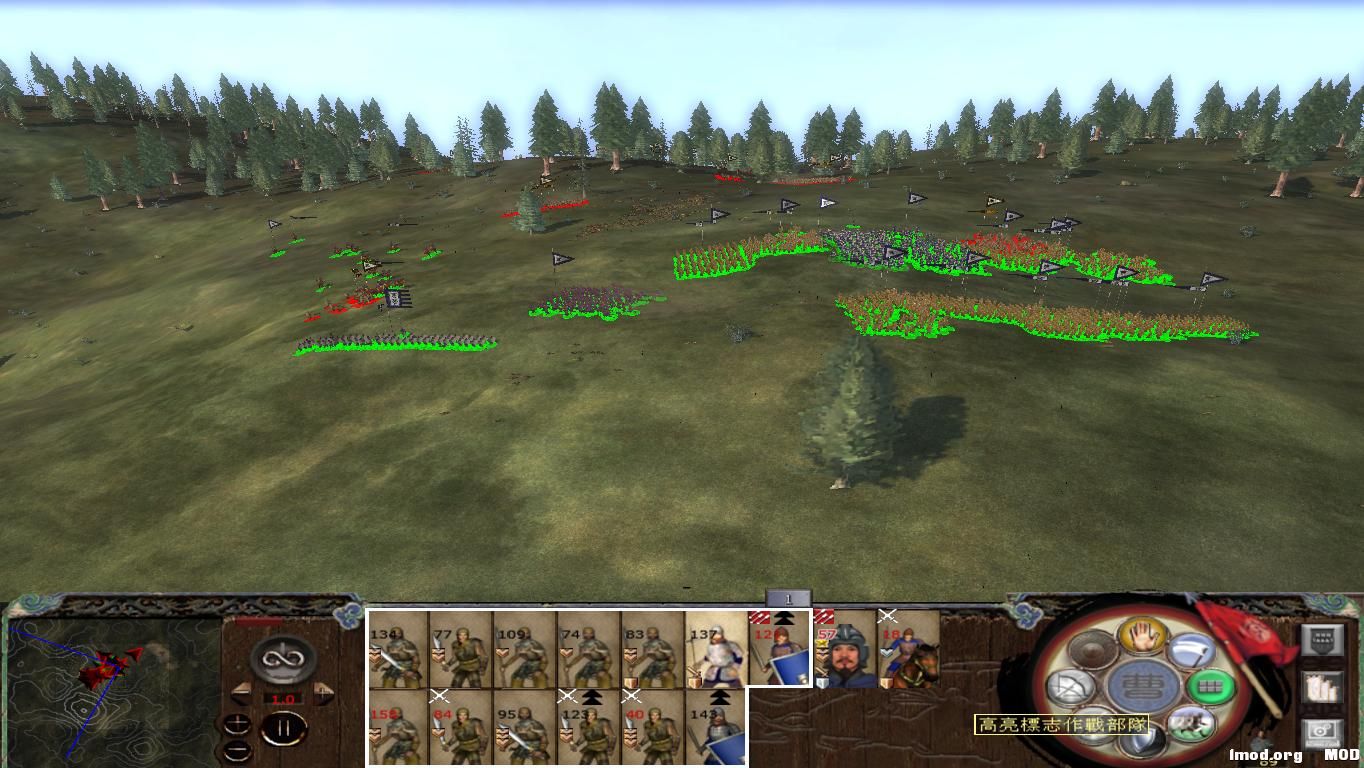1364x768 pixels.
Task: Zoom in the minimap with the plus button
Action: [x=237, y=724]
